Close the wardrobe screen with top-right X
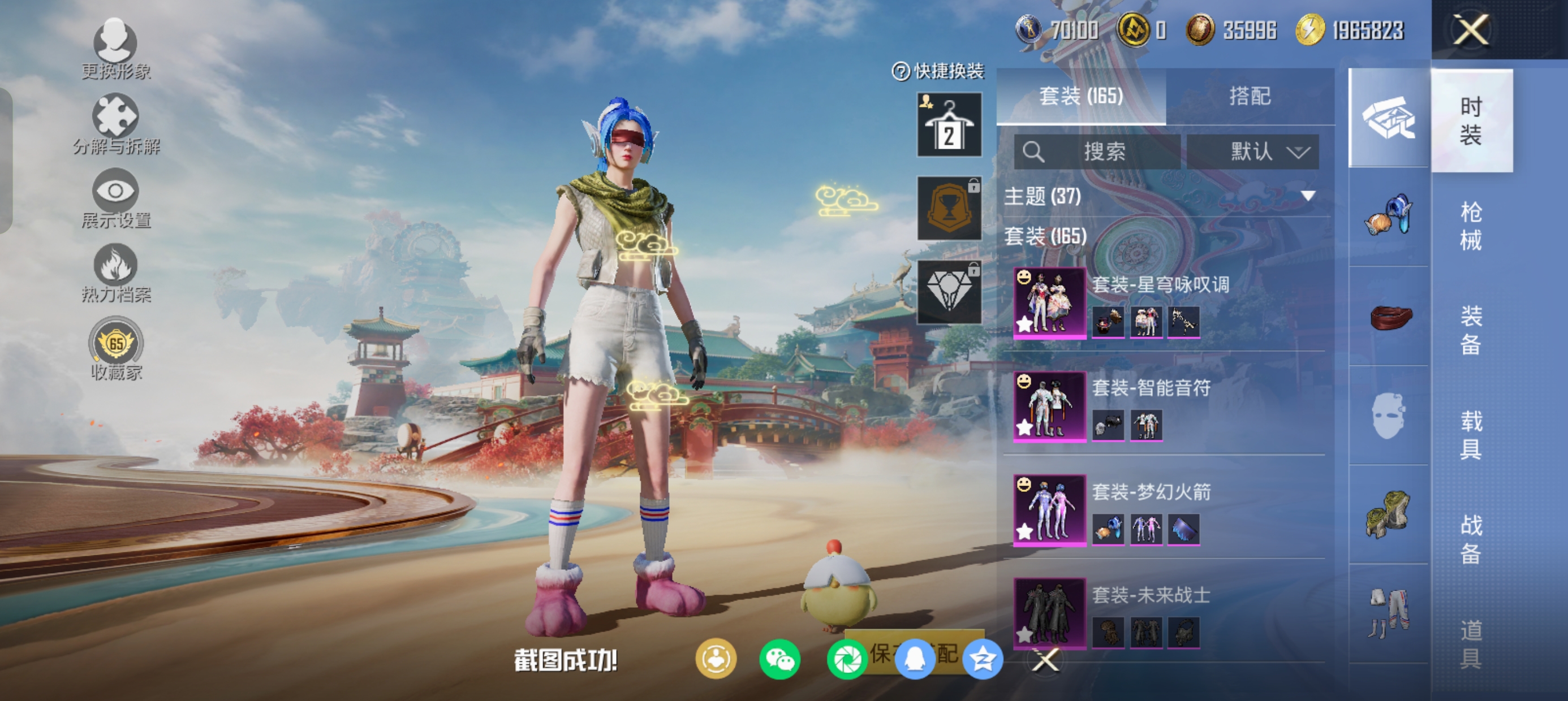The width and height of the screenshot is (1568, 701). point(1471,29)
